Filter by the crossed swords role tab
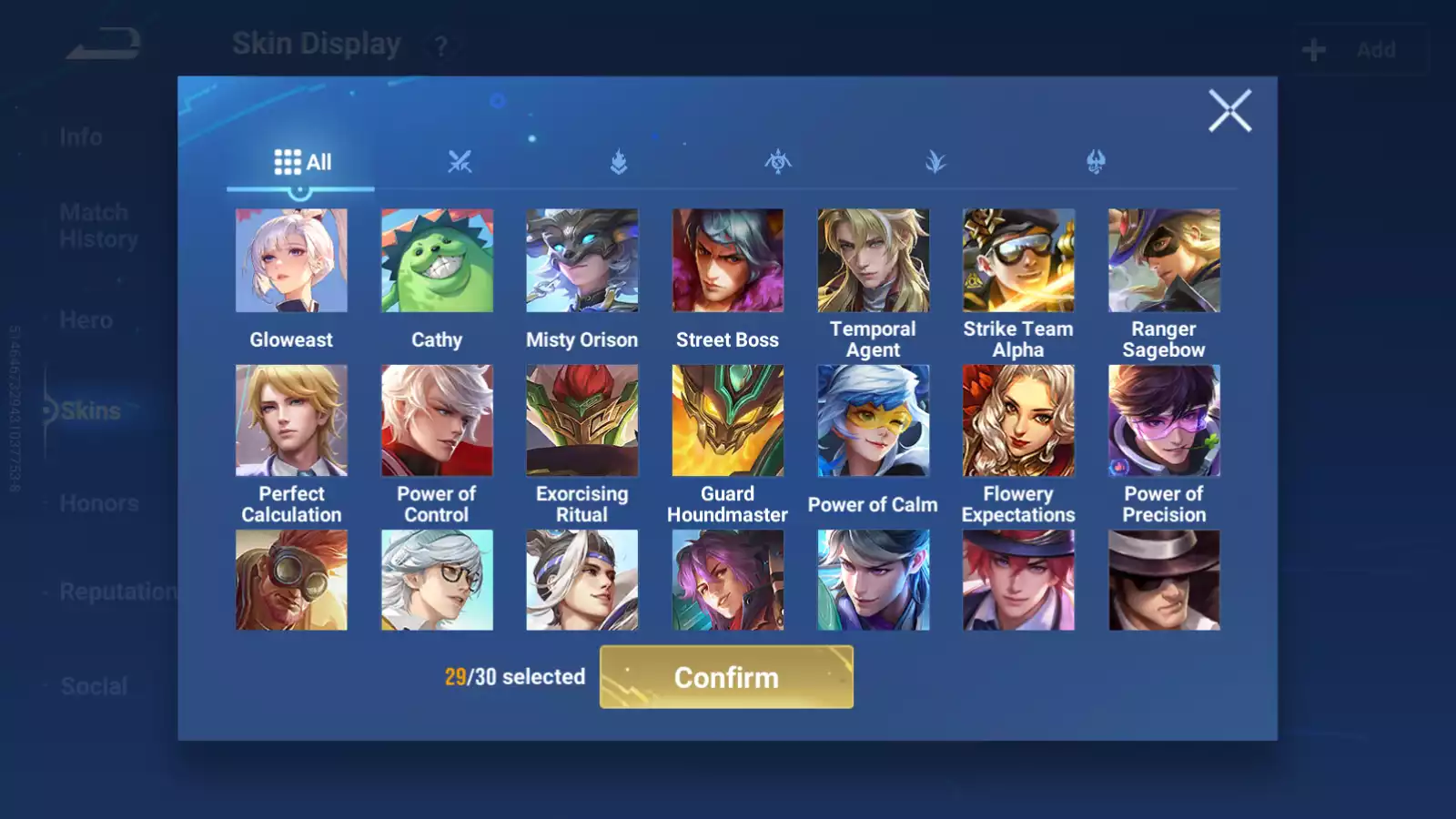 pyautogui.click(x=460, y=163)
